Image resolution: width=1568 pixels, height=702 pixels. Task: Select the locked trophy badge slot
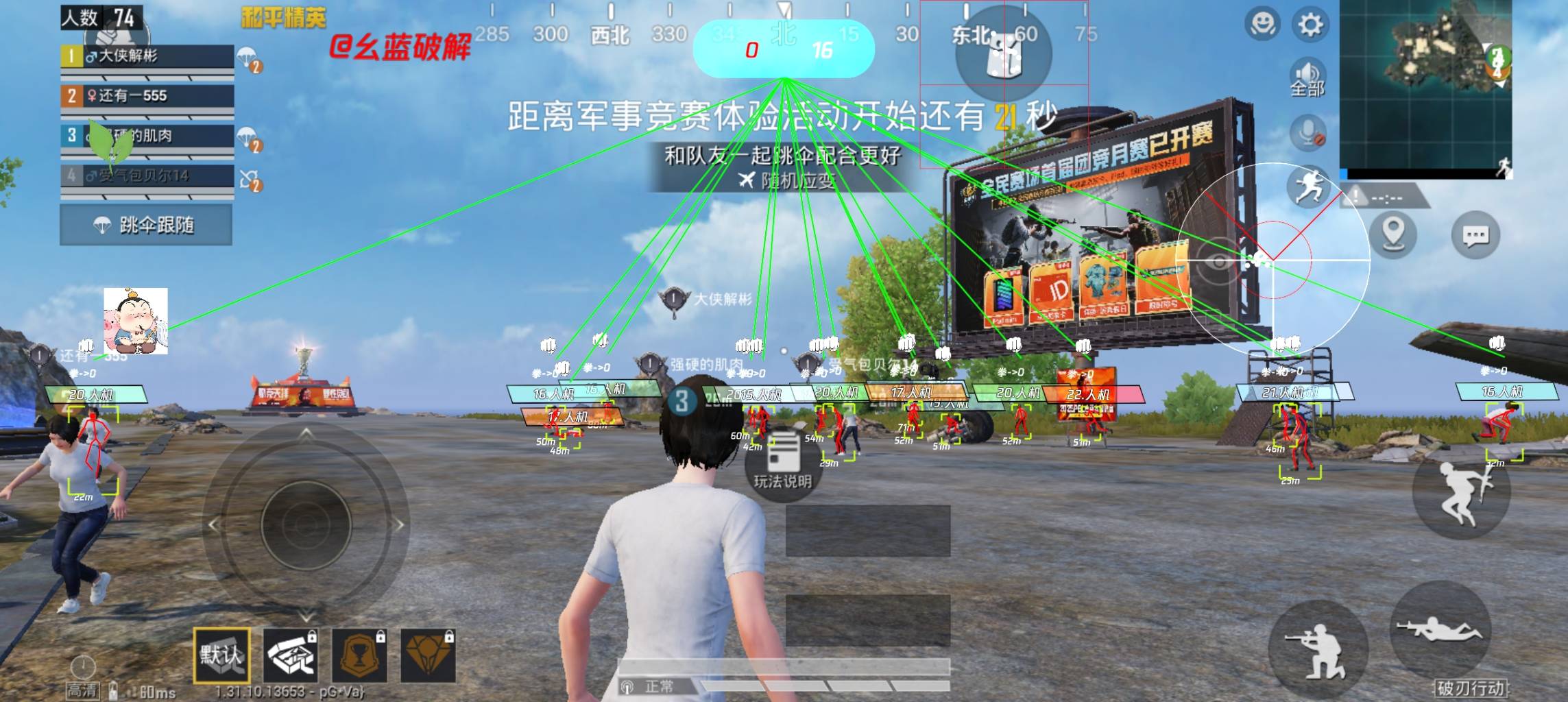[x=360, y=656]
